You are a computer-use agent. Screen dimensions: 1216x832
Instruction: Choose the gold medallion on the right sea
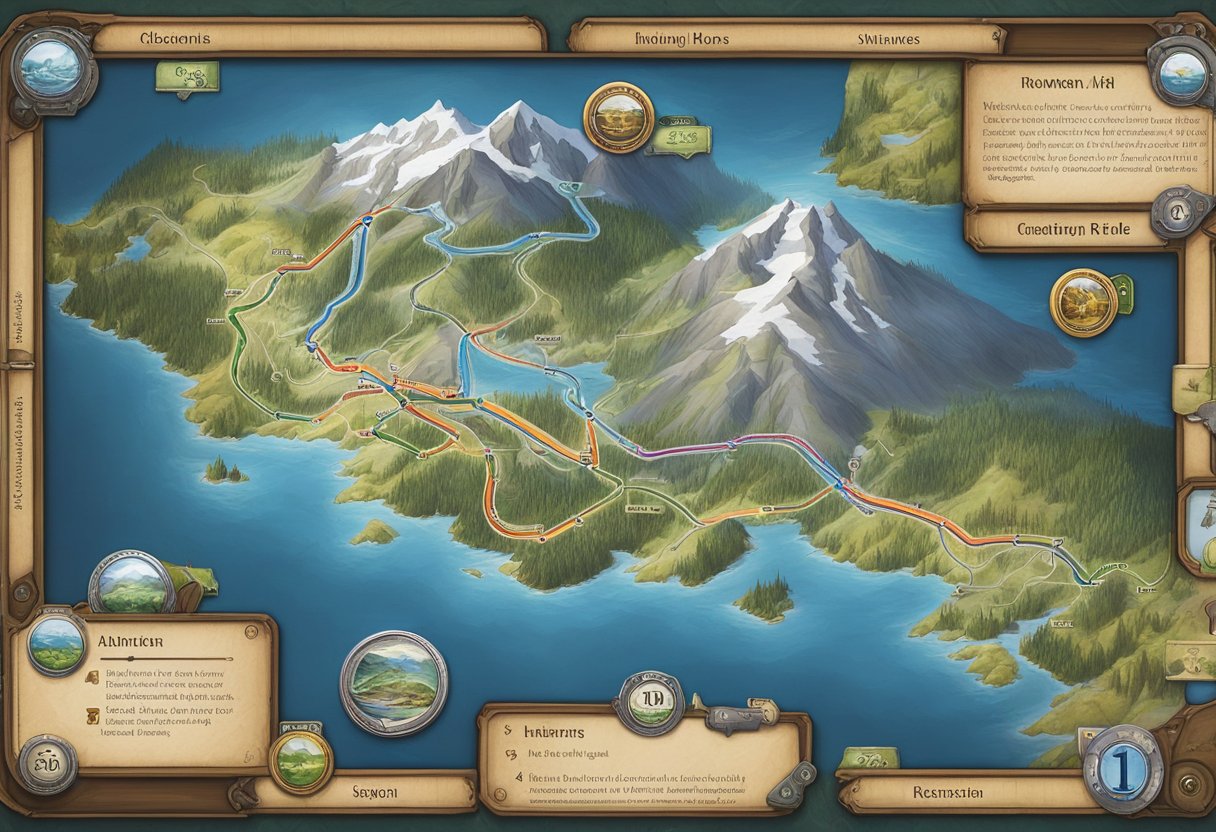coord(1084,302)
